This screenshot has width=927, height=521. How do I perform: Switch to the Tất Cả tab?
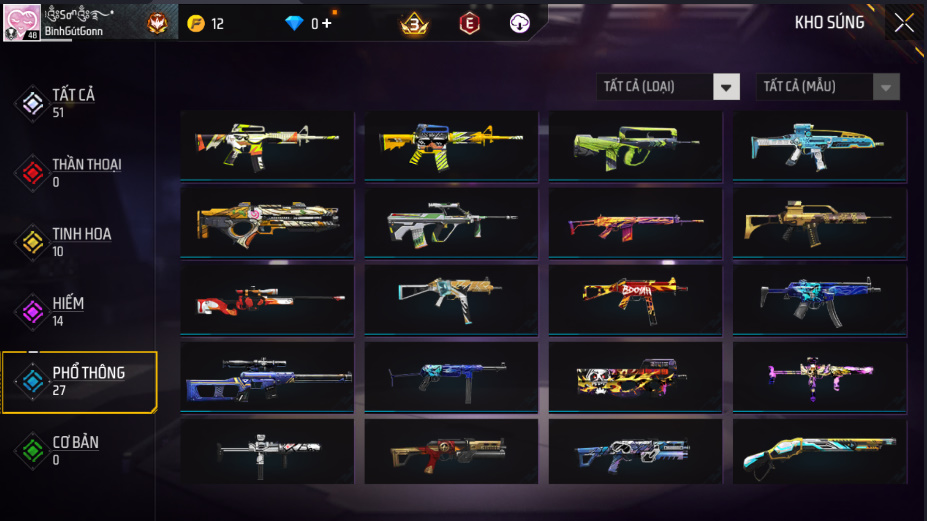click(72, 102)
